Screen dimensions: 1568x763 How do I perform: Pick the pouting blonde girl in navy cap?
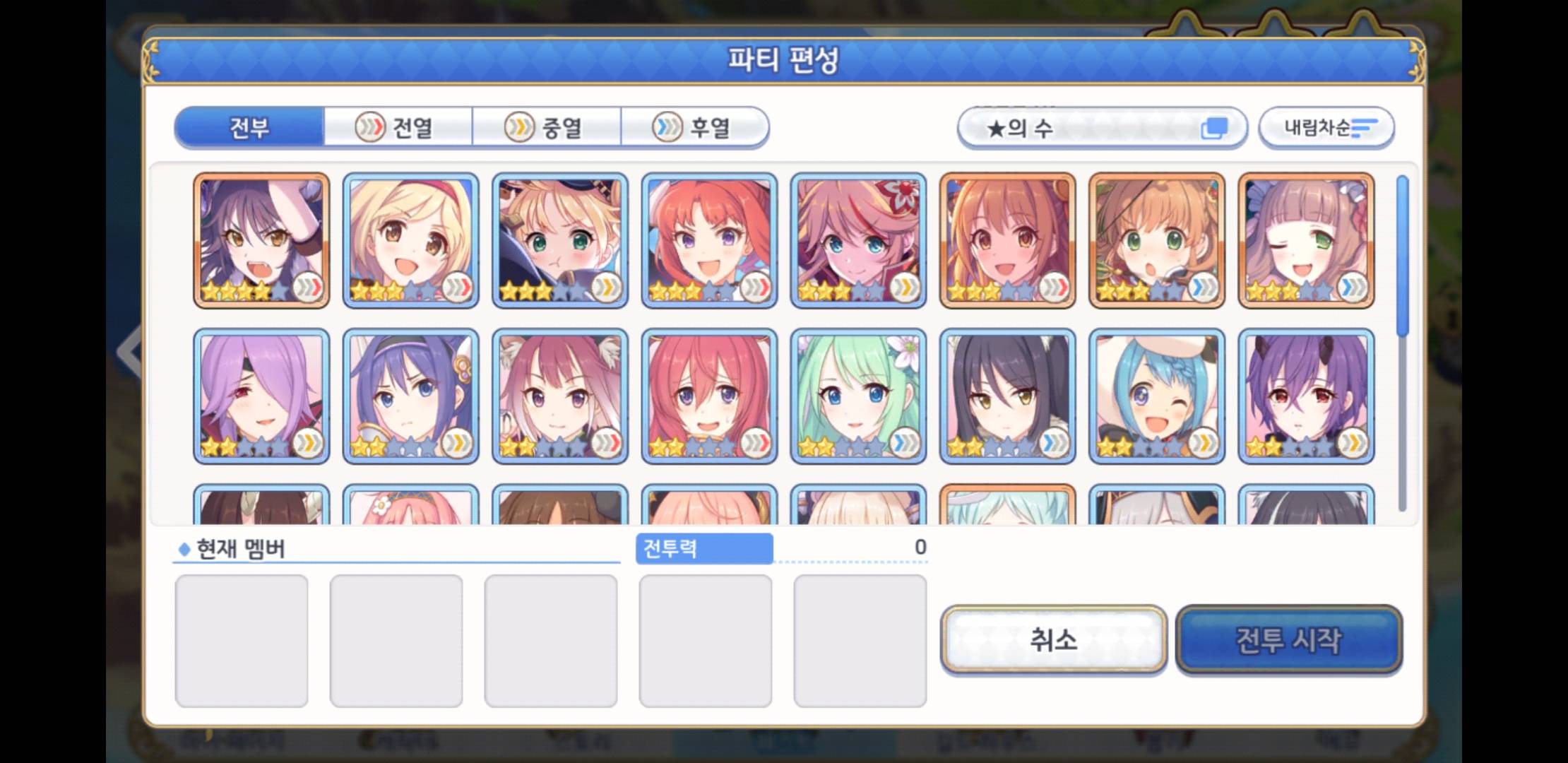coord(559,240)
